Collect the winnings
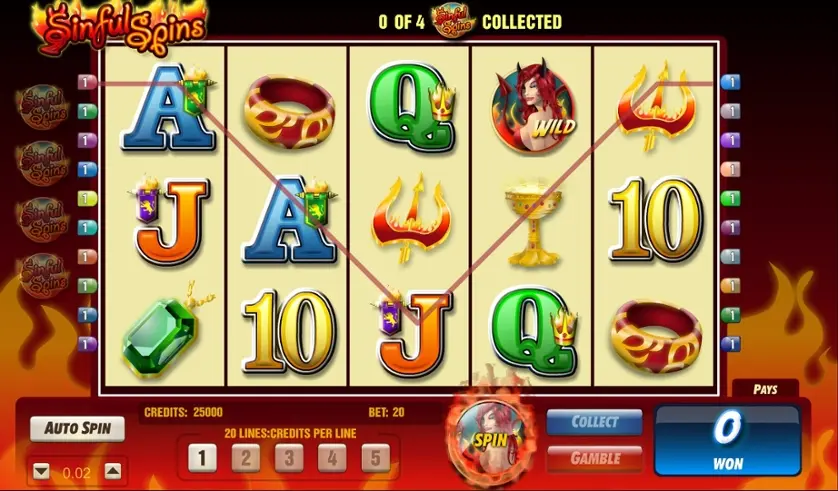 [x=594, y=423]
